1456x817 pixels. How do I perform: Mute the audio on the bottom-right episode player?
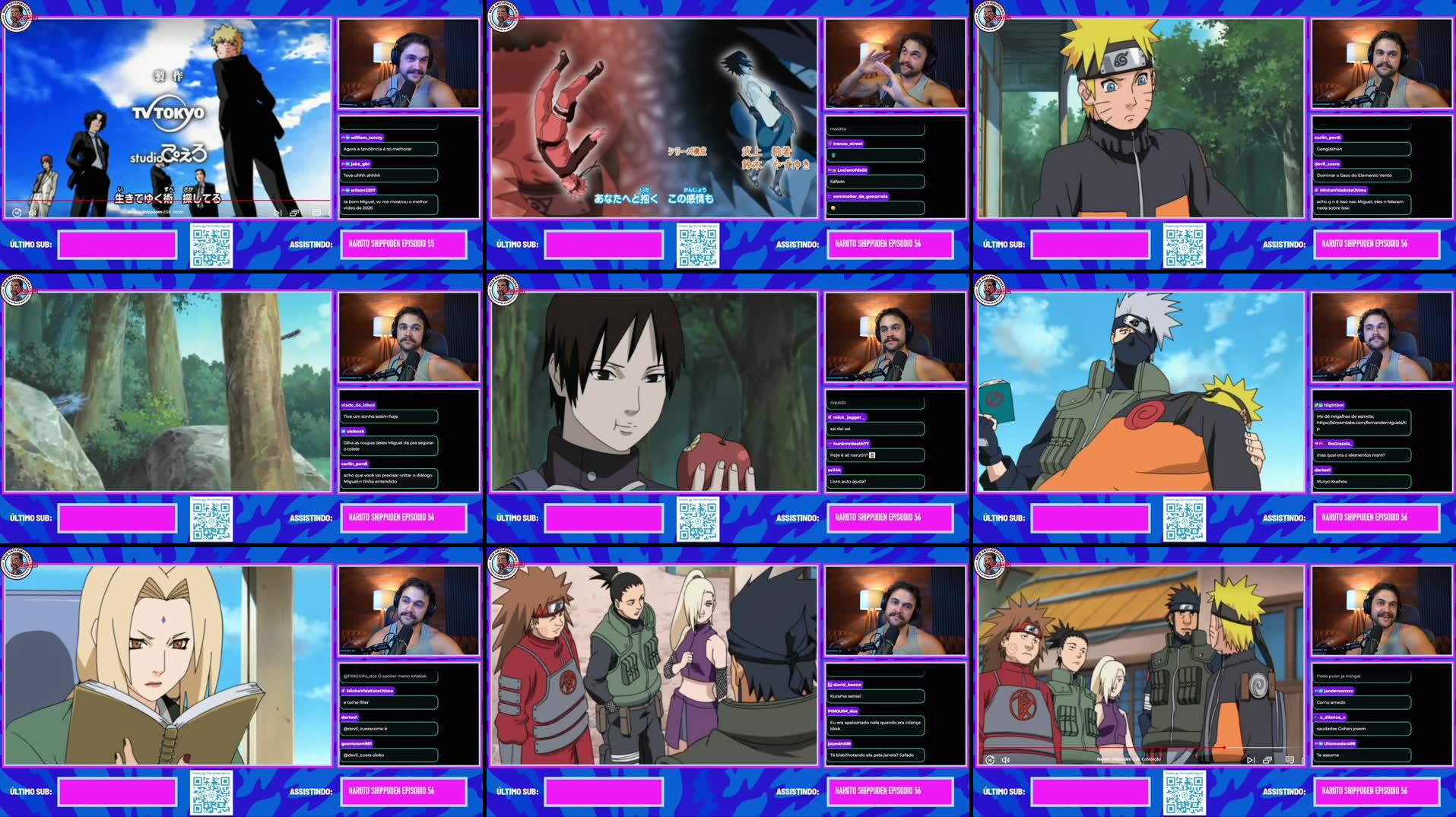(x=1007, y=758)
